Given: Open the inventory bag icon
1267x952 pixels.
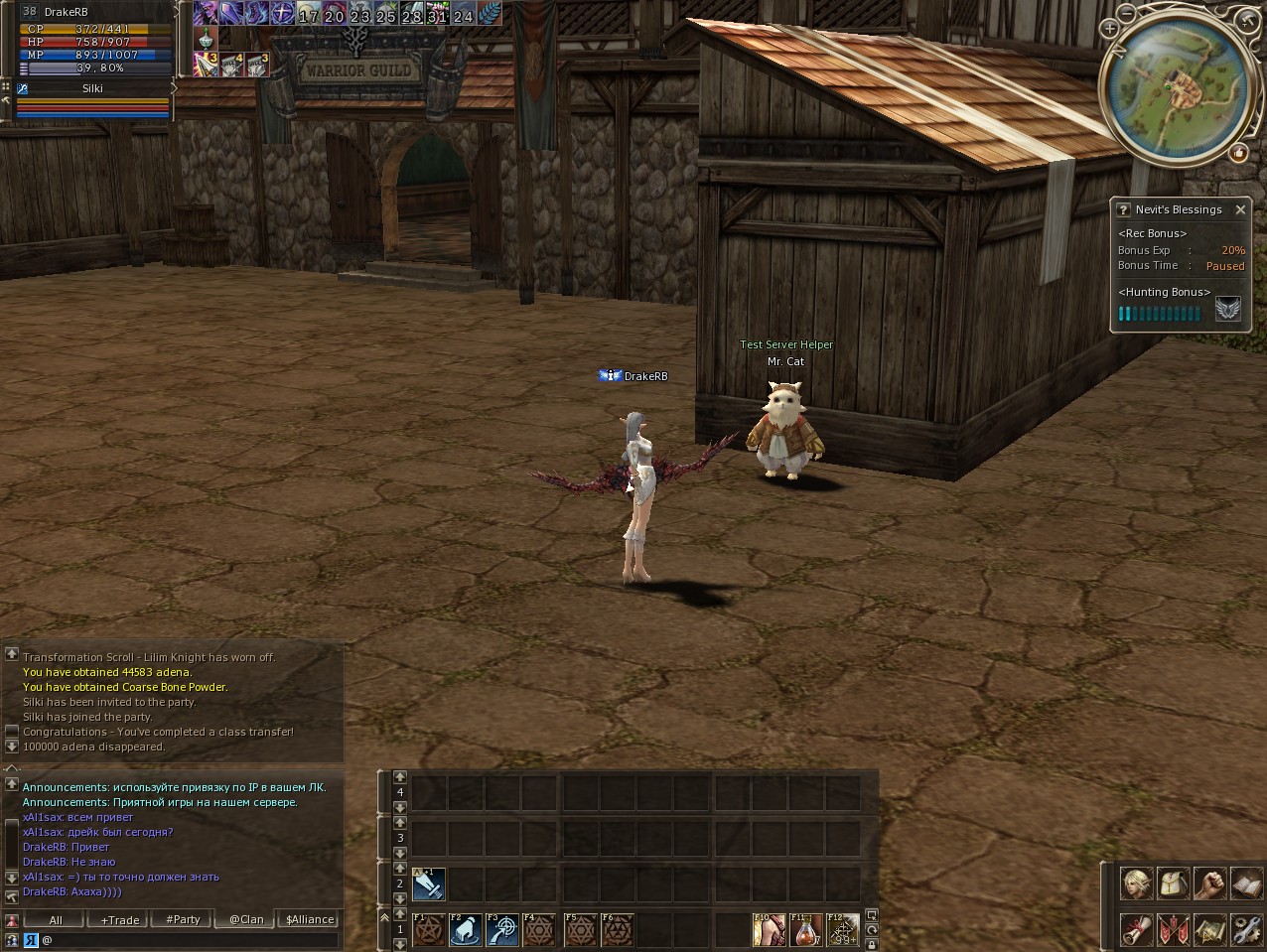Looking at the screenshot, I should pyautogui.click(x=1173, y=884).
